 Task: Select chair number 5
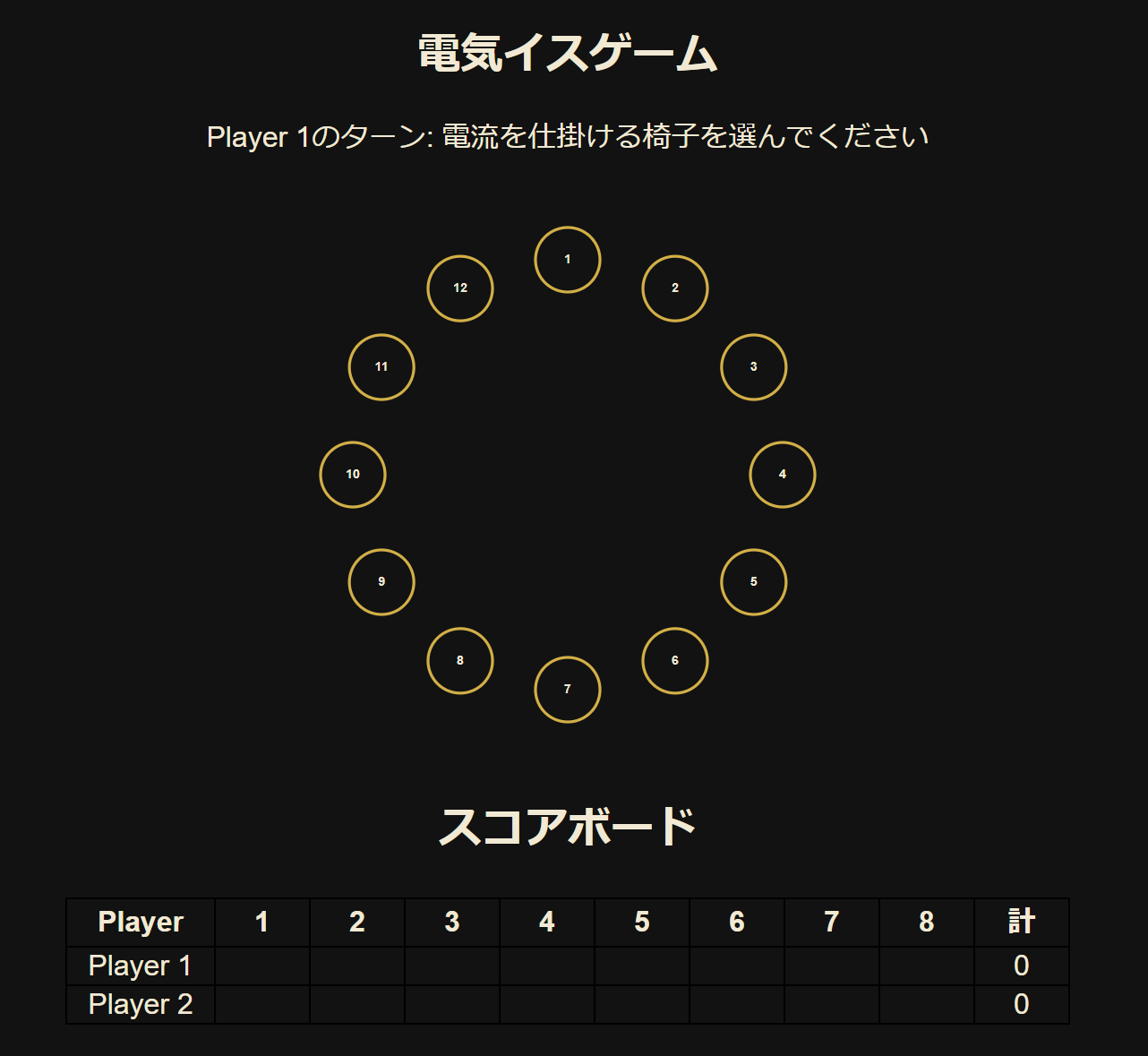click(753, 581)
